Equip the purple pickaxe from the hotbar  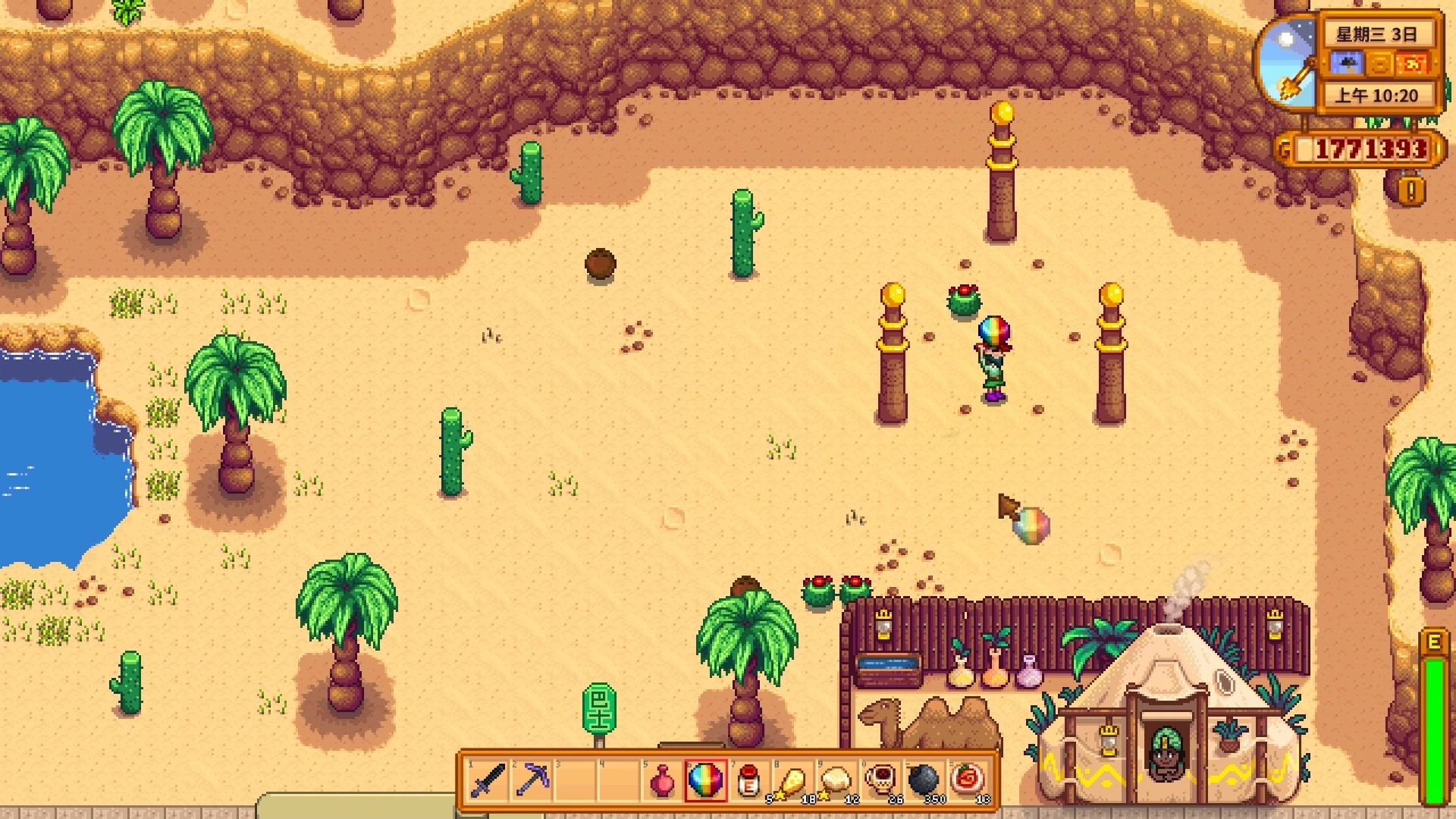tap(531, 780)
